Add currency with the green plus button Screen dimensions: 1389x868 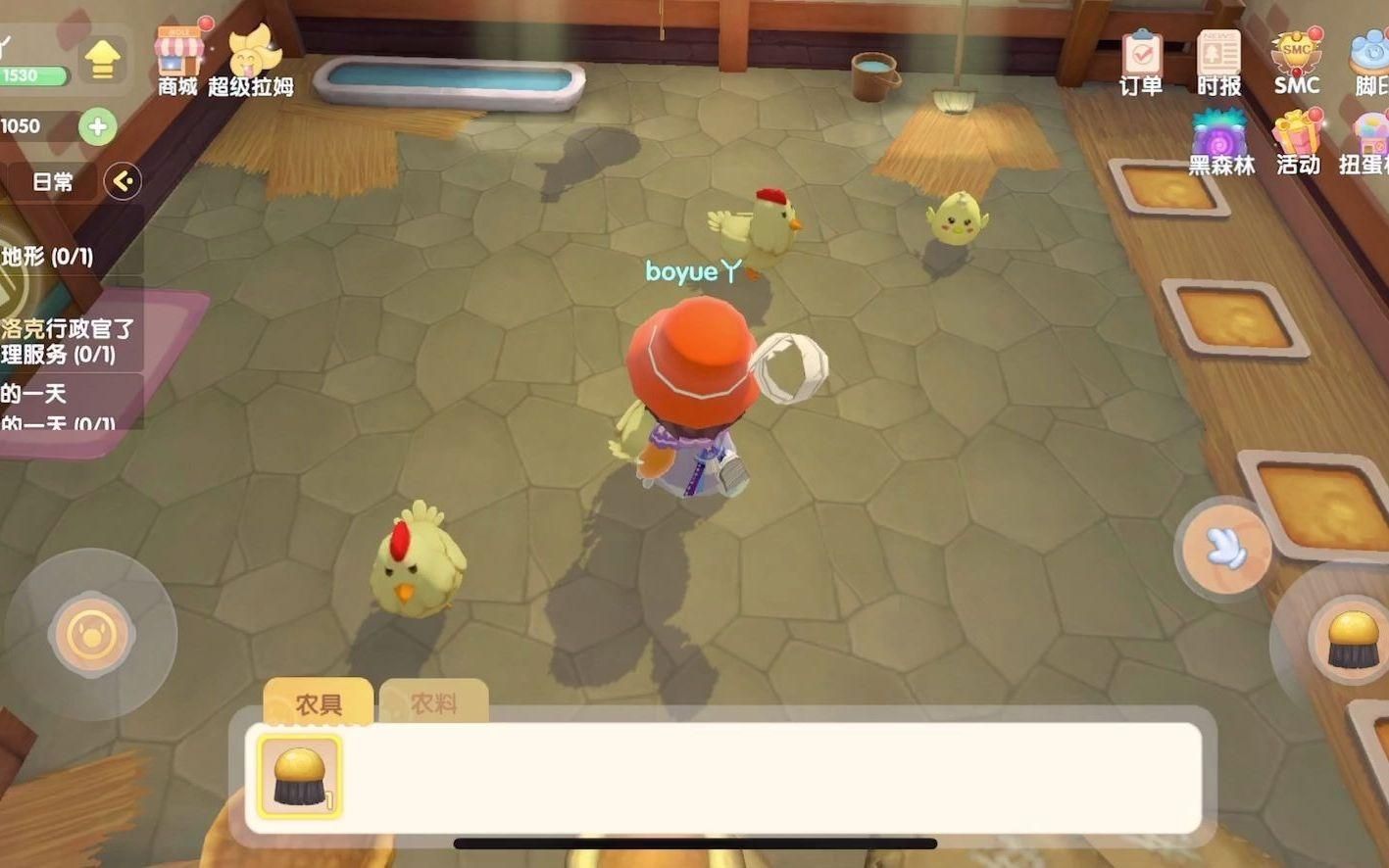point(97,126)
